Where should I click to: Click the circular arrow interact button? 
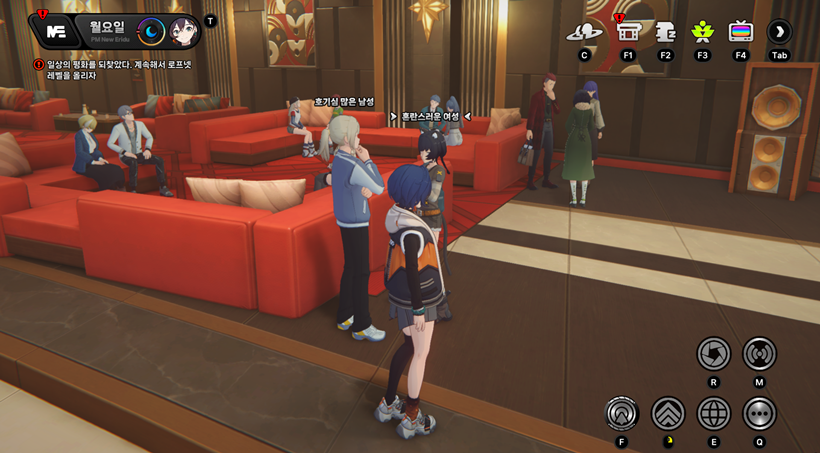click(x=622, y=413)
